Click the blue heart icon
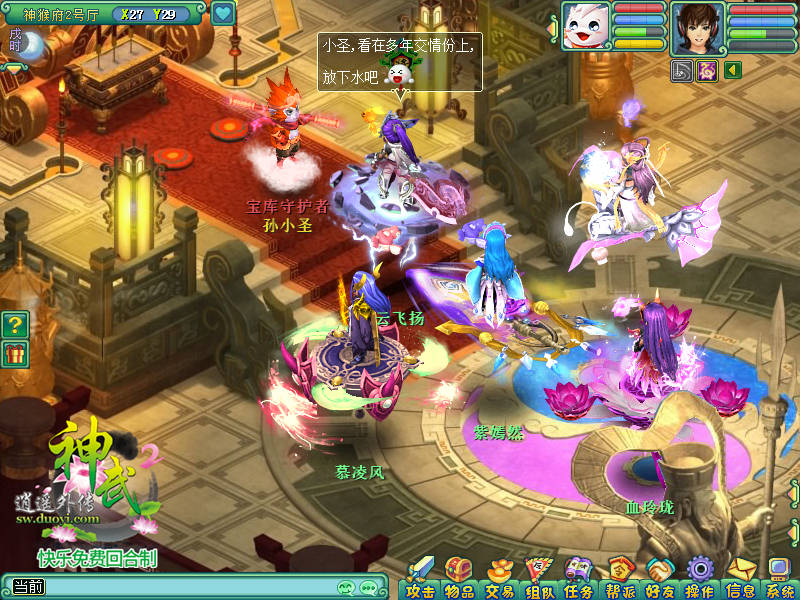The height and width of the screenshot is (600, 800). 223,14
